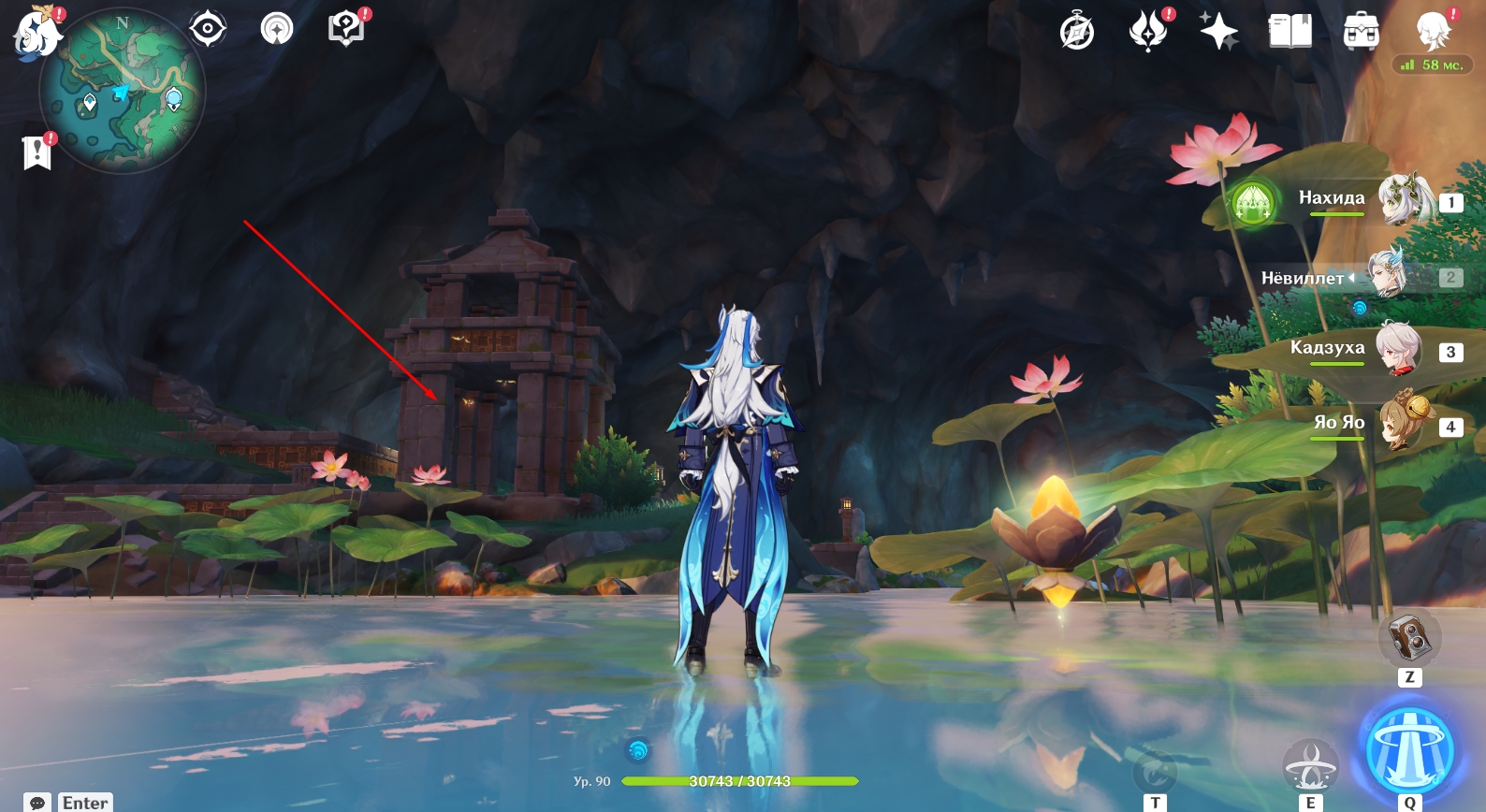Screen dimensions: 1486x812
Task: Open the Events icon with alert
Action: (1148, 31)
